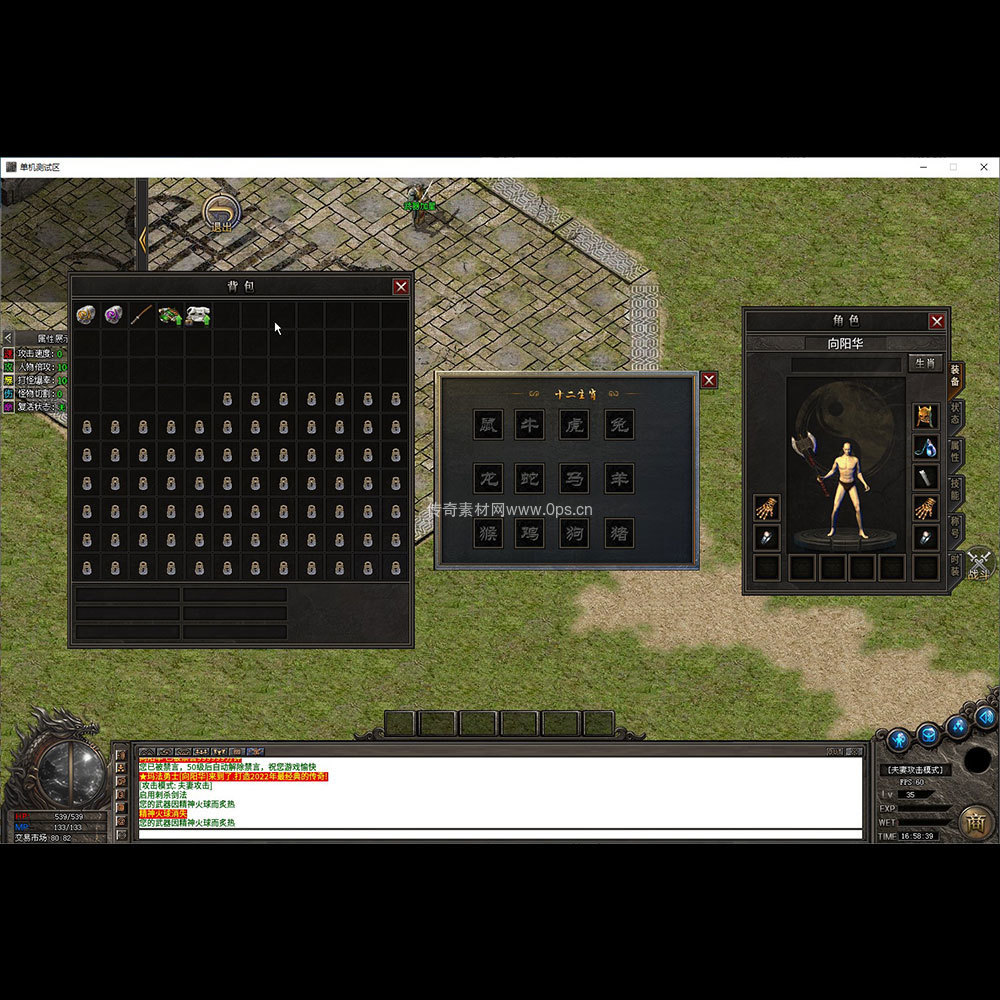
Task: Select the 虎 tiger zodiac tile
Action: click(x=575, y=425)
